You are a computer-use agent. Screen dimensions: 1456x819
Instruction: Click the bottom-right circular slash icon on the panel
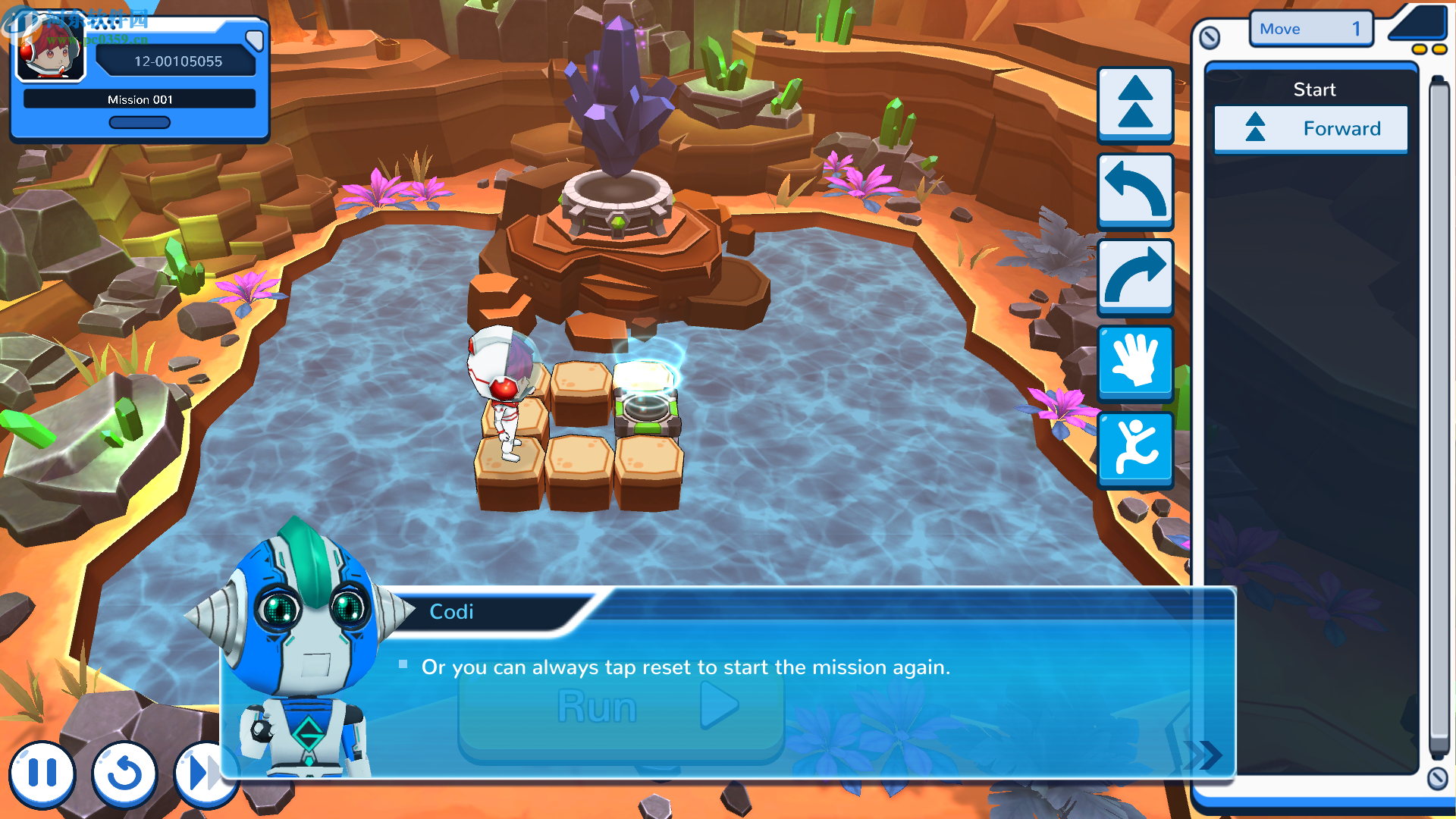click(x=1437, y=778)
